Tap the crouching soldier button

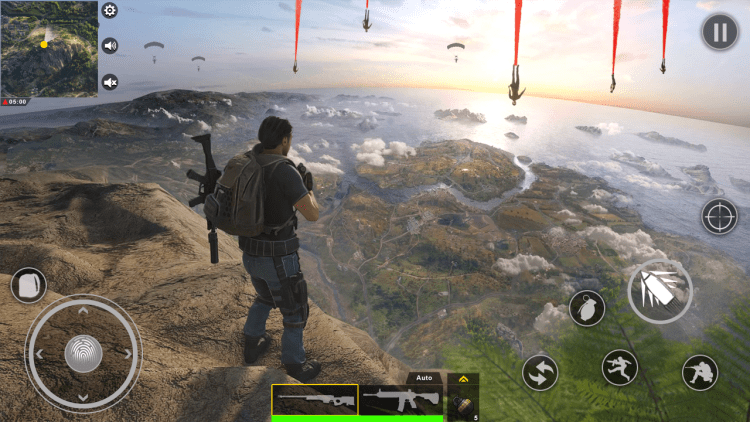pos(700,373)
